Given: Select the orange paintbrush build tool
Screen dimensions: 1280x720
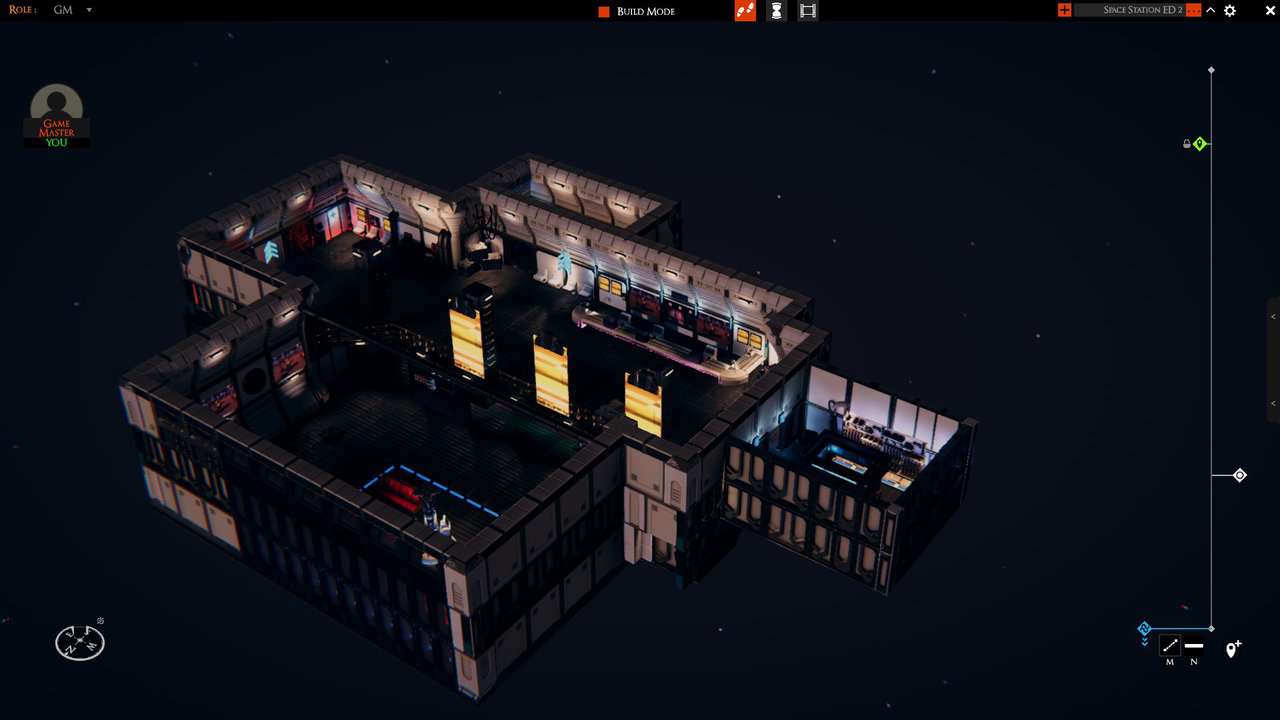Looking at the screenshot, I should pyautogui.click(x=745, y=10).
